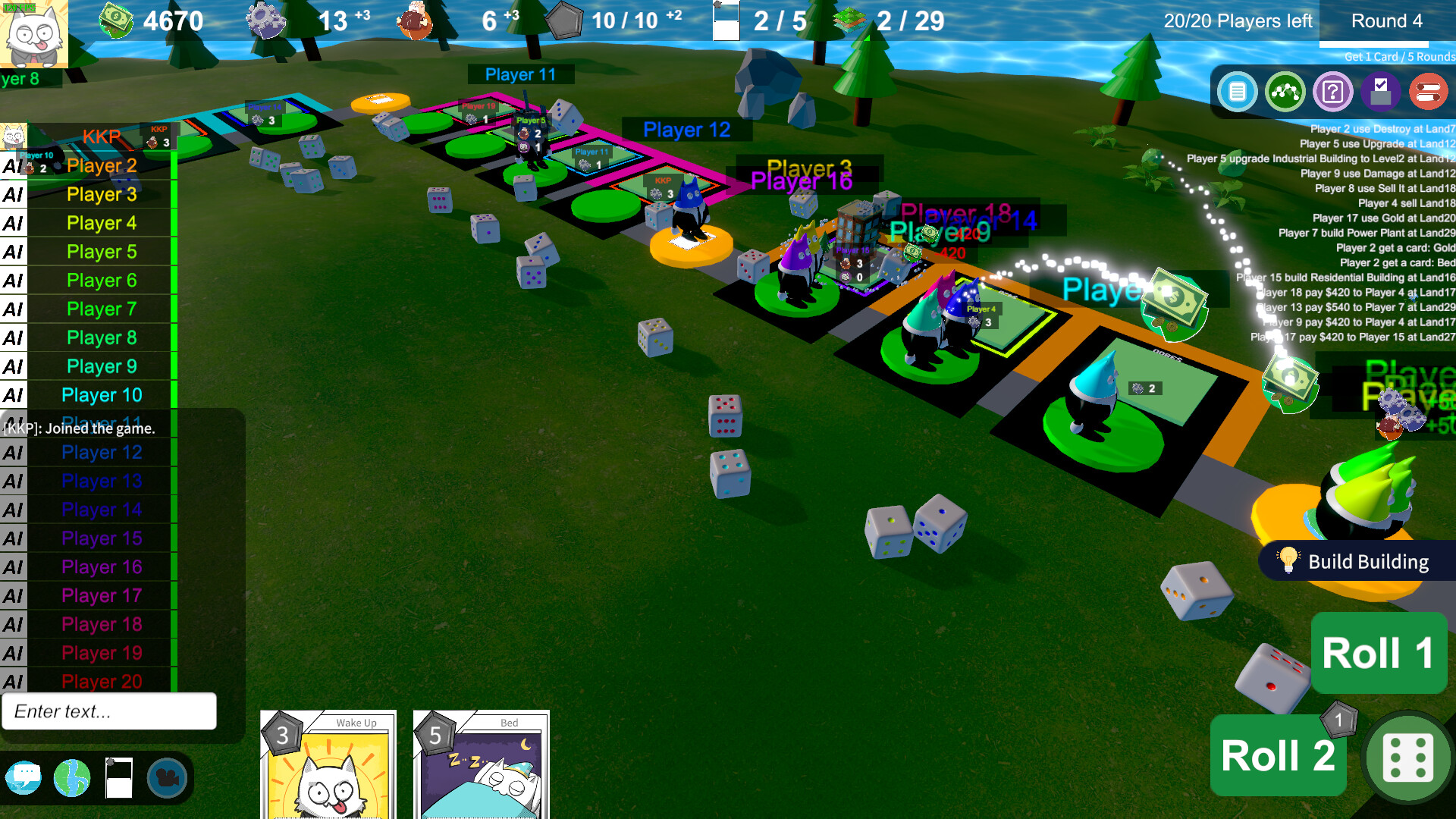Click your cat avatar in the top-left corner
Image resolution: width=1456 pixels, height=819 pixels.
[x=34, y=34]
